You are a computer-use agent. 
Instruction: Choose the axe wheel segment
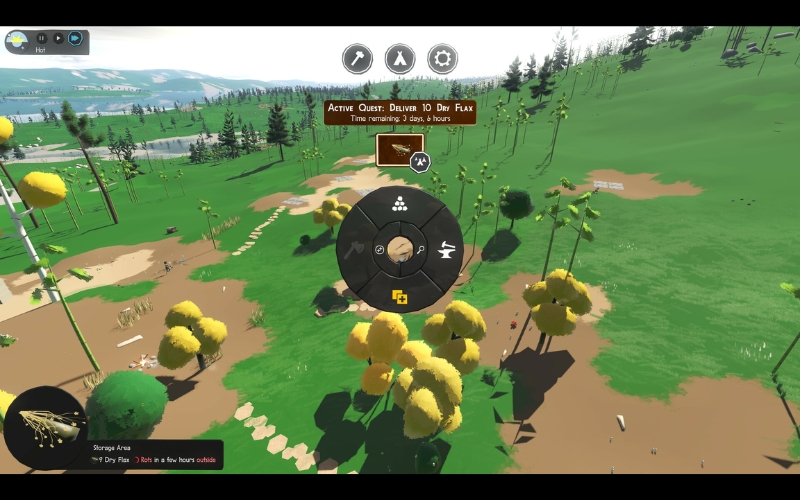pos(355,250)
